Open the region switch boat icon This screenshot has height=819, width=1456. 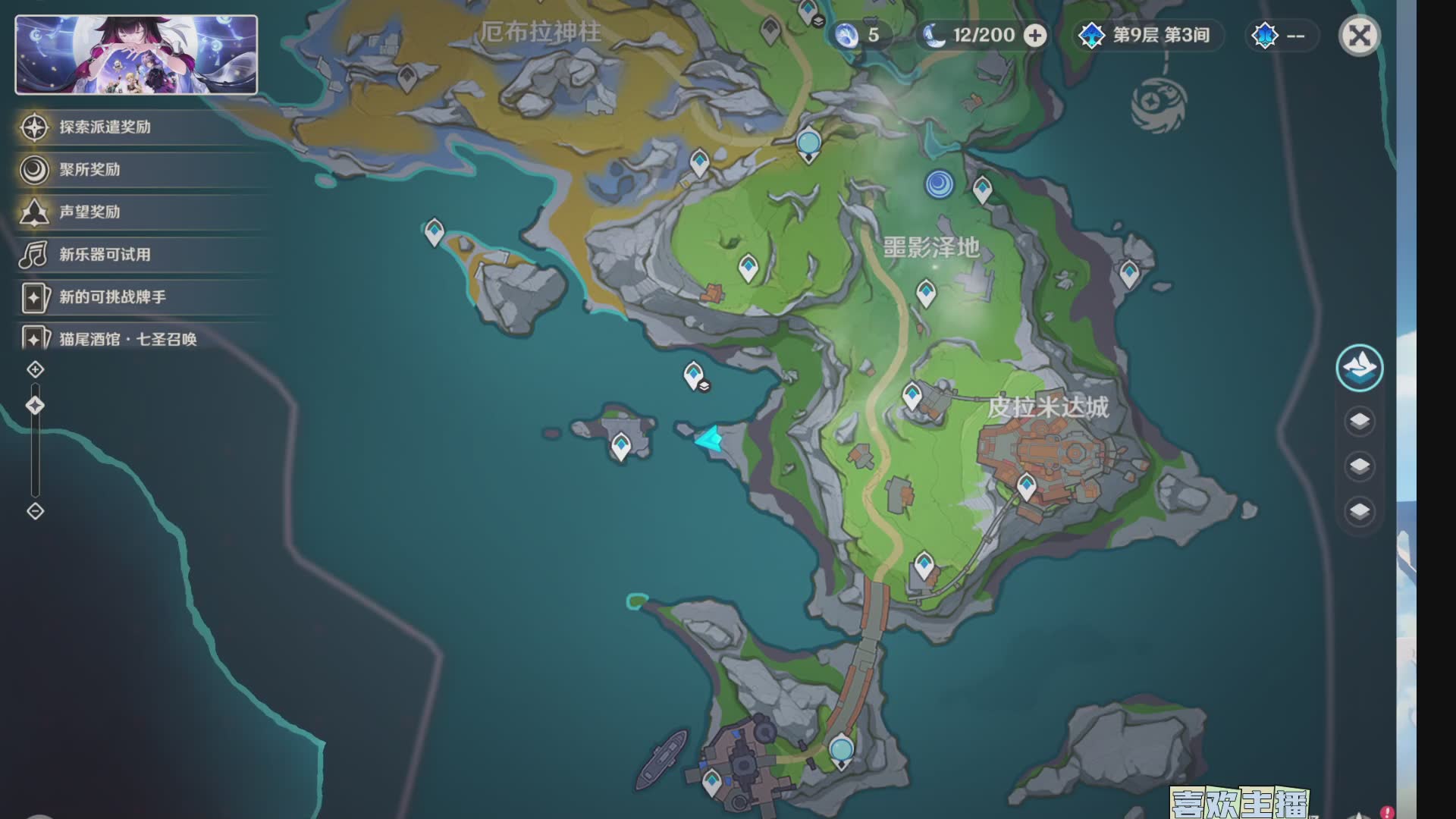1359,369
